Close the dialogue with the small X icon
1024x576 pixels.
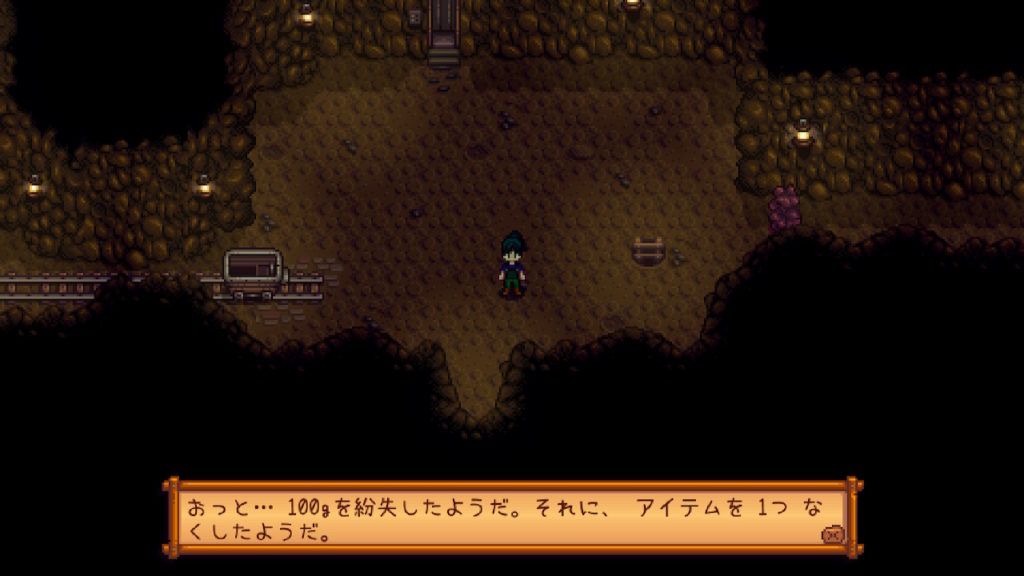pos(831,535)
